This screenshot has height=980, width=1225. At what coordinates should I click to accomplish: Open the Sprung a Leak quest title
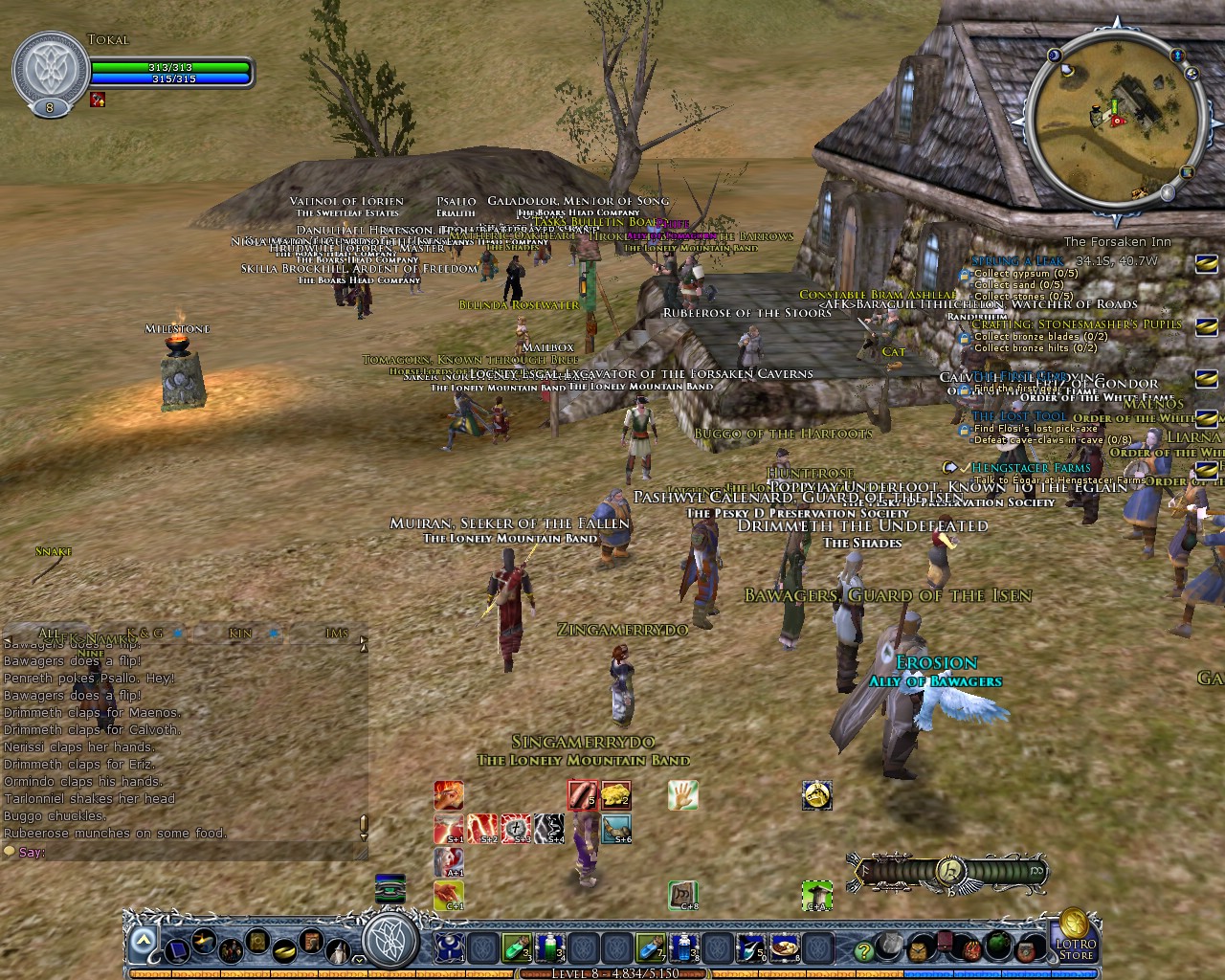click(1018, 259)
